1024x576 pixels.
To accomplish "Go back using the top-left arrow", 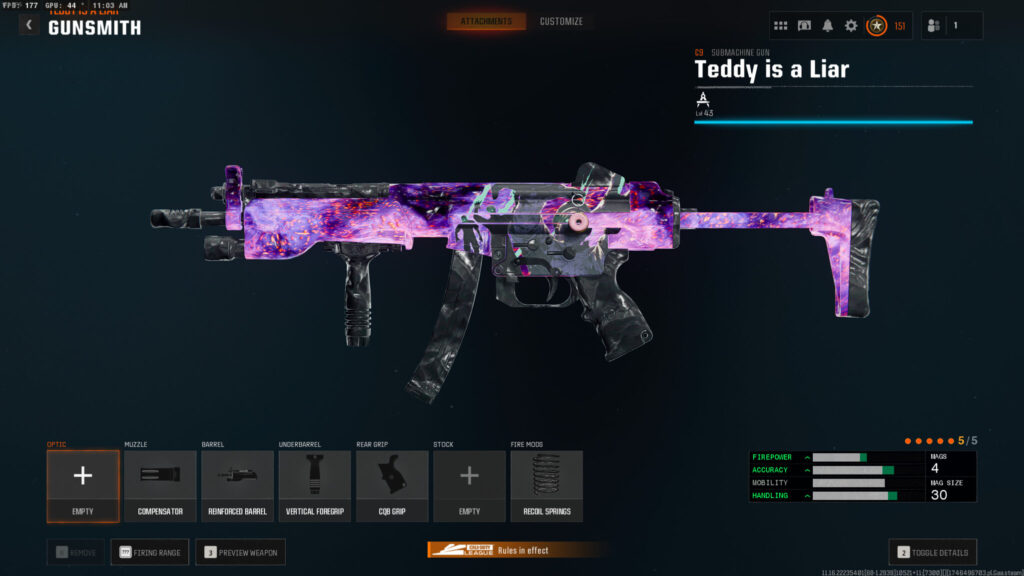I will pos(29,25).
